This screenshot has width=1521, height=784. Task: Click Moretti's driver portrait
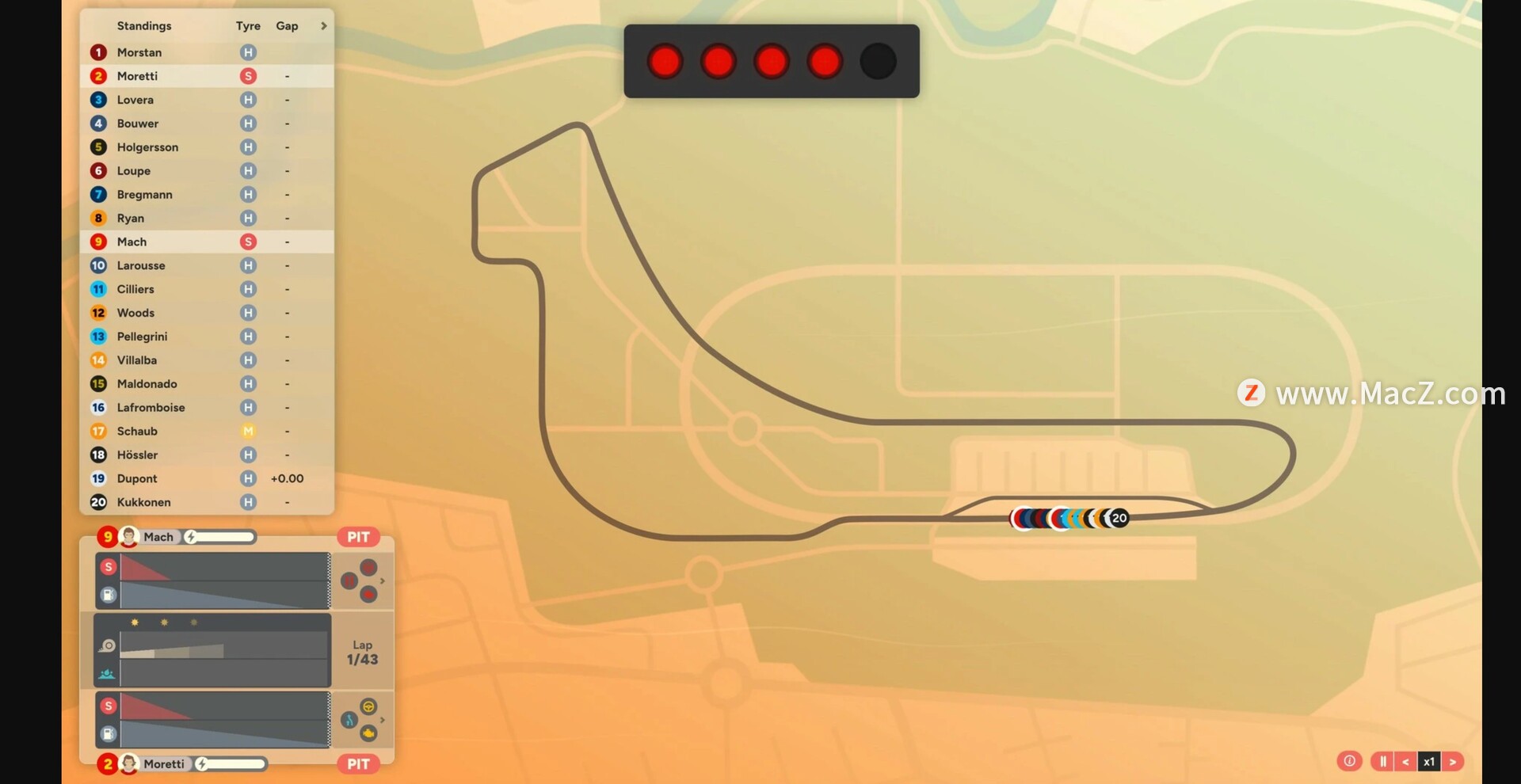click(129, 764)
